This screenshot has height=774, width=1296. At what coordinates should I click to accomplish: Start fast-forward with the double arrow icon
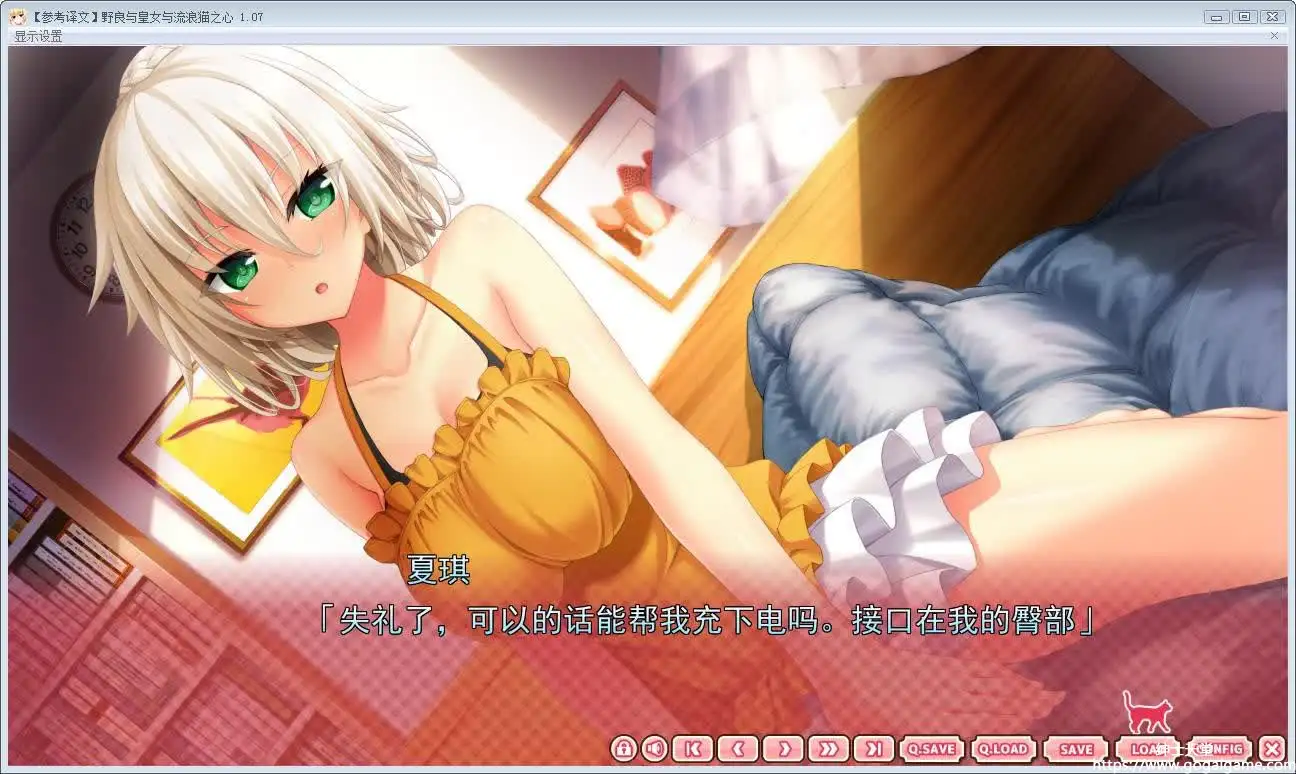coord(830,748)
